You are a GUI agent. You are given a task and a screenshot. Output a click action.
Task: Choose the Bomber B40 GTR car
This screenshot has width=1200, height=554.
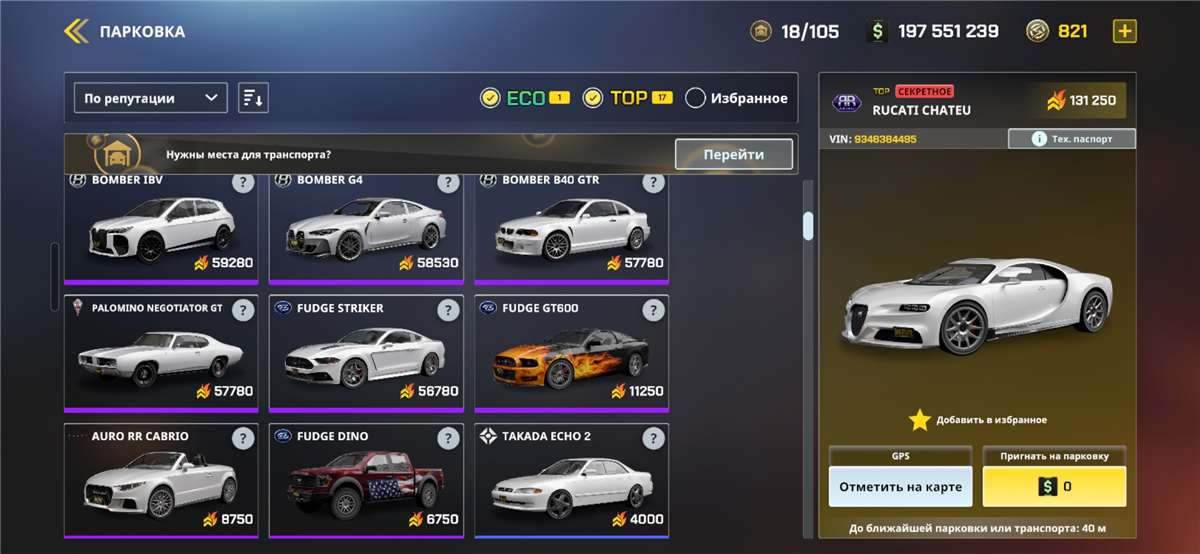click(570, 232)
